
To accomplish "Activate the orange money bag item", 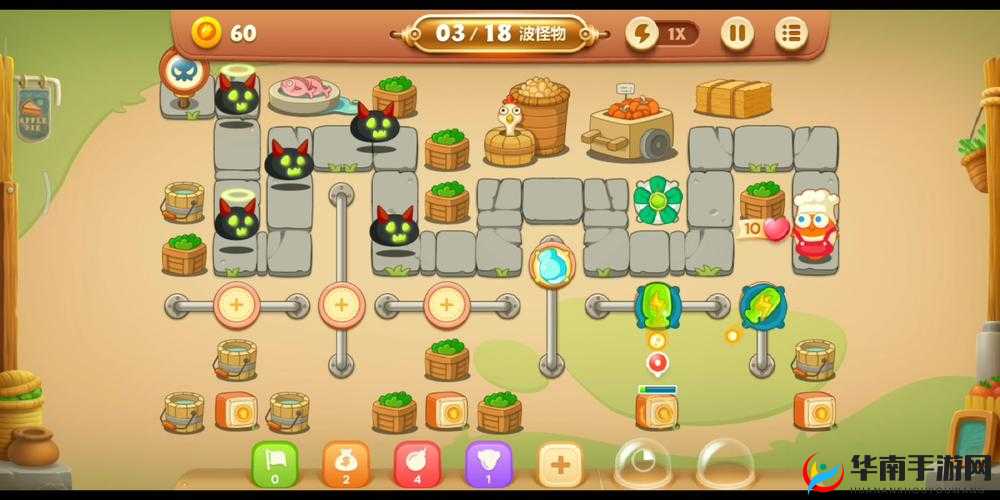I will point(346,464).
